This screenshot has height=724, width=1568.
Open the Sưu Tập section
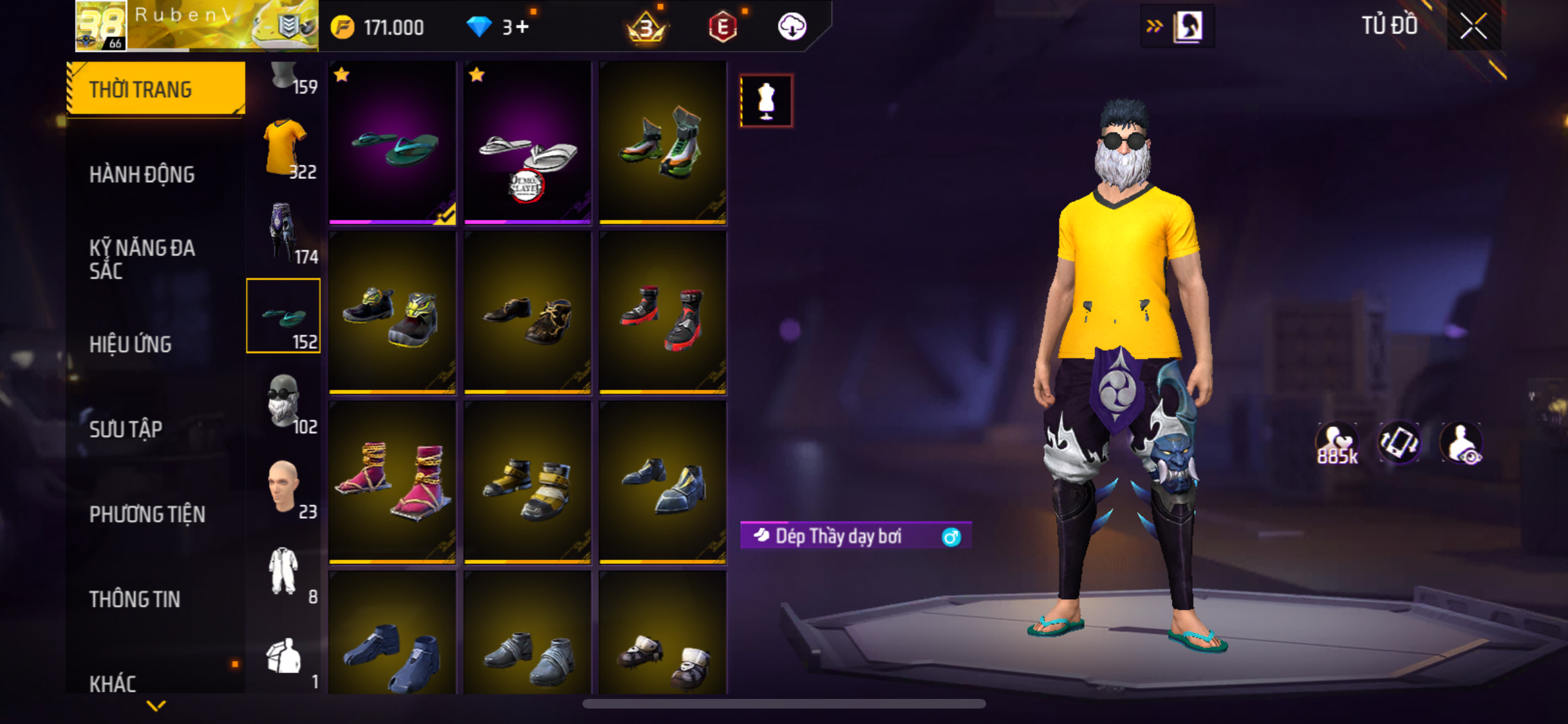point(126,429)
